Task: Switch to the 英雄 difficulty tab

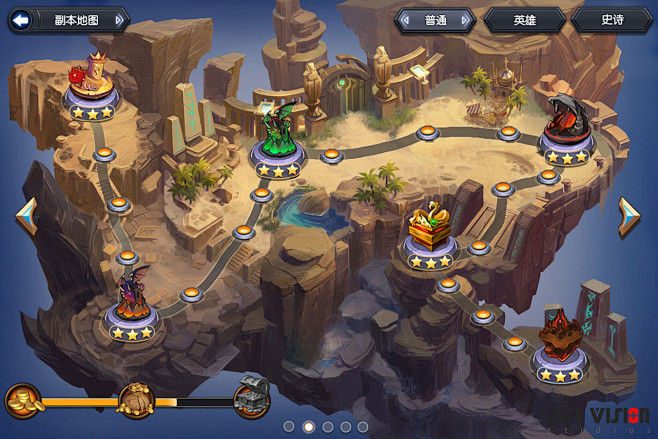Action: pos(524,19)
